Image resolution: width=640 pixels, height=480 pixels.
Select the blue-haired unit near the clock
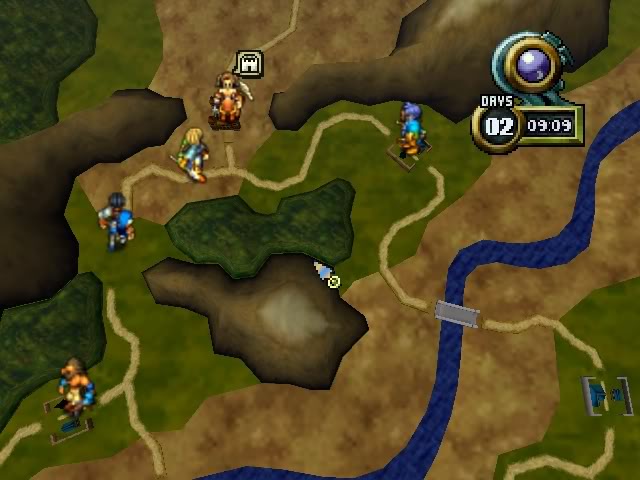408,132
